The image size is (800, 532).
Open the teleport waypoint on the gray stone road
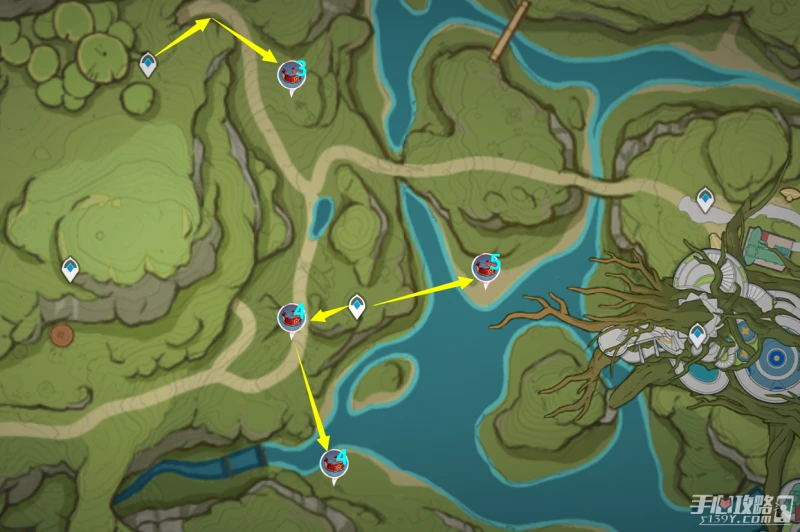coord(705,198)
